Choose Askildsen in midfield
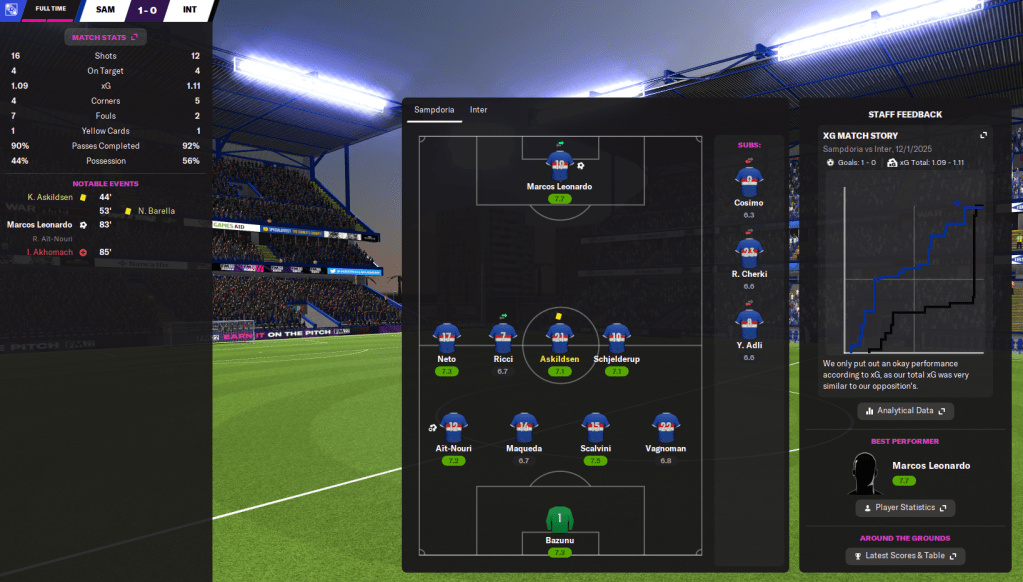 click(559, 336)
